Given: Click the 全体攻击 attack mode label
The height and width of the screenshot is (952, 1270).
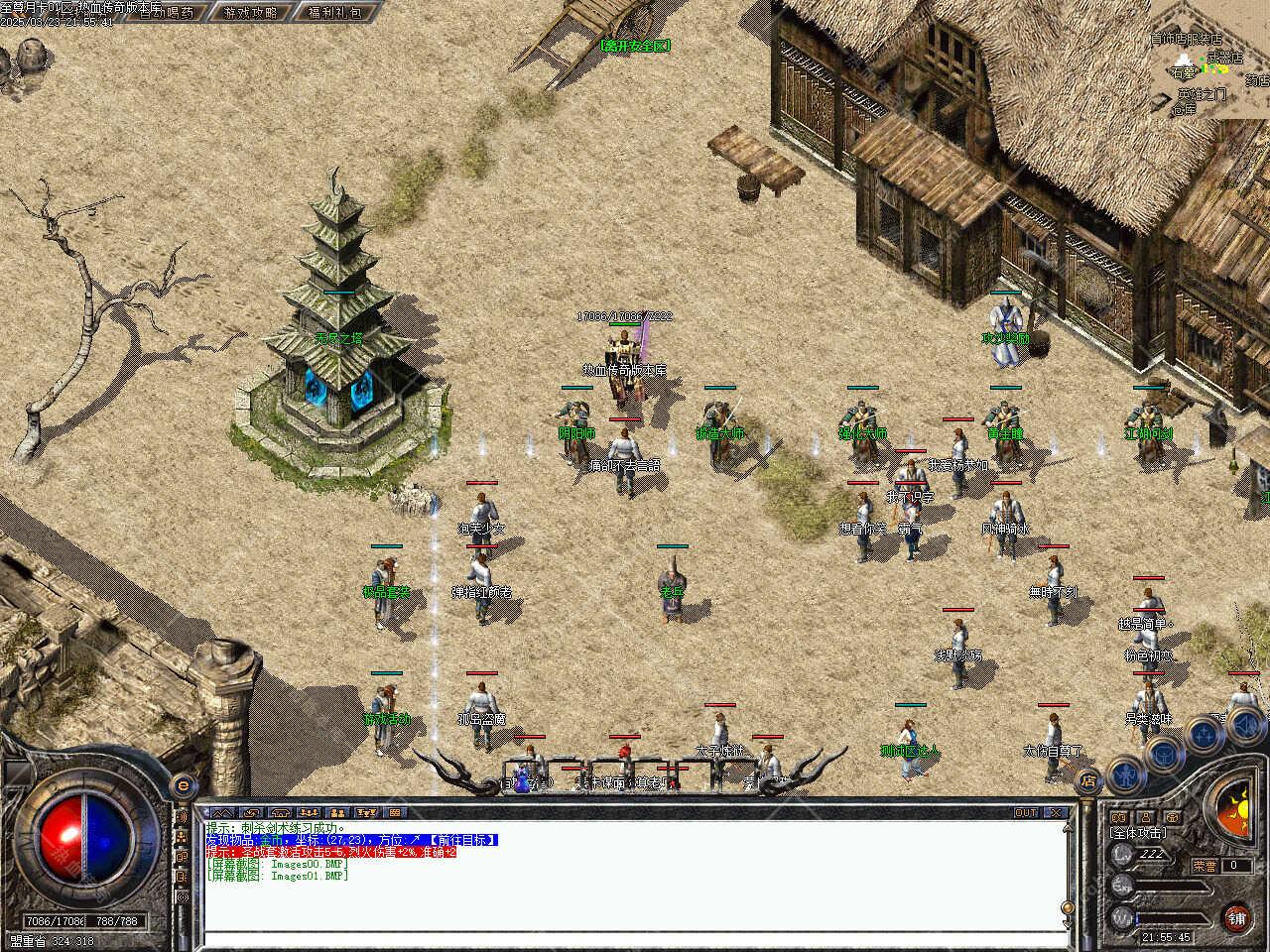Looking at the screenshot, I should coord(1137,834).
